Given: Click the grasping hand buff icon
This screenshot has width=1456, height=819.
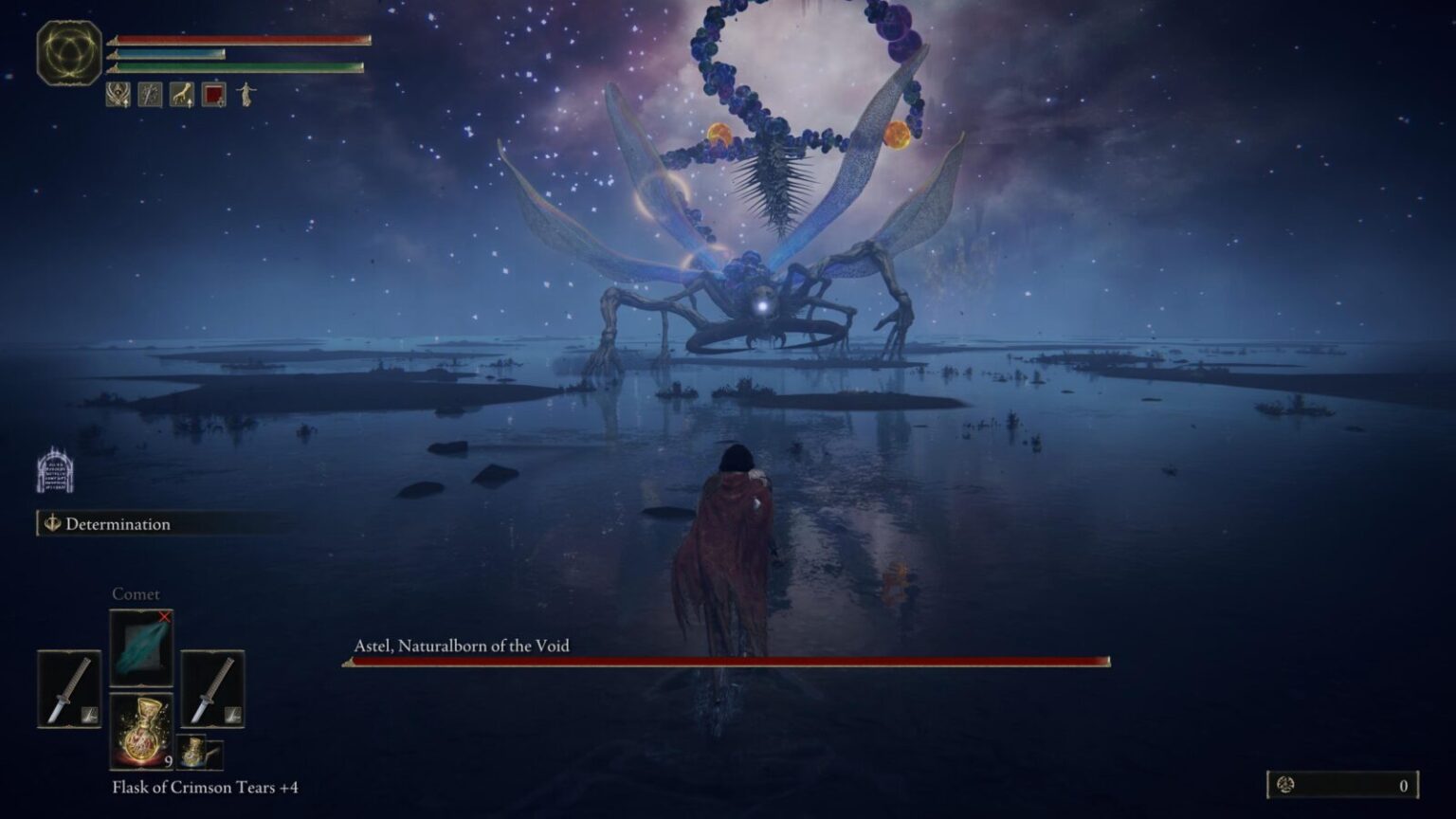Looking at the screenshot, I should coord(180,95).
